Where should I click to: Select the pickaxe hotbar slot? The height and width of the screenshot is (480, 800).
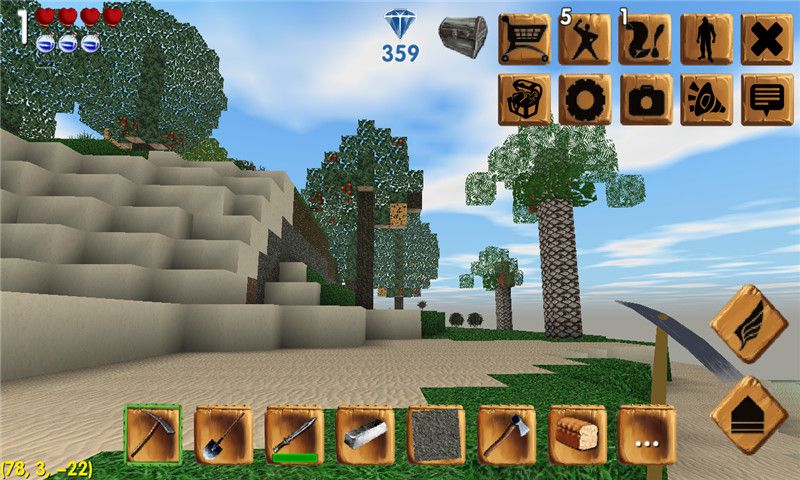(153, 434)
